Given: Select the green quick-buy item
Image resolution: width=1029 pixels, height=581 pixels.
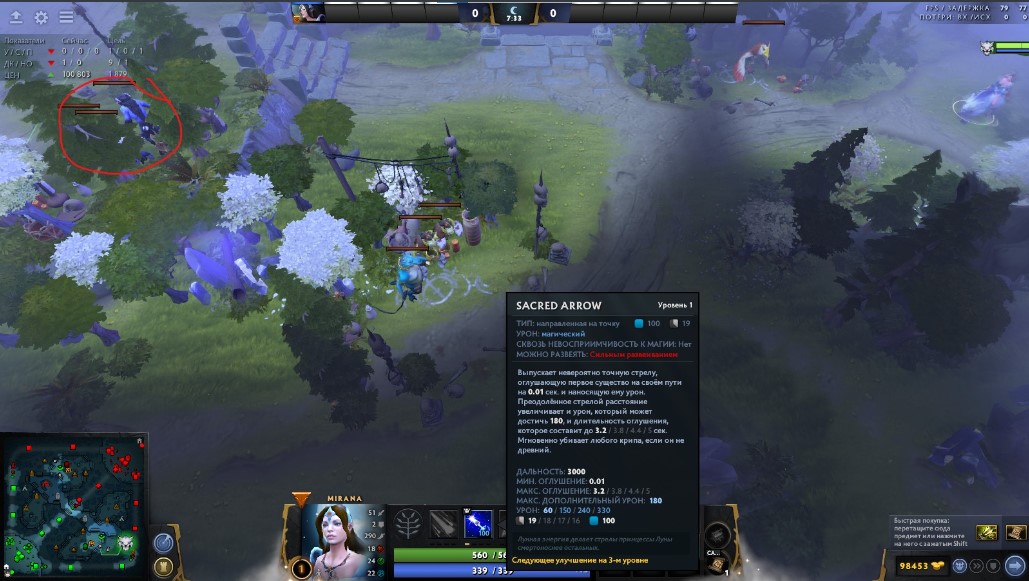Looking at the screenshot, I should [987, 532].
